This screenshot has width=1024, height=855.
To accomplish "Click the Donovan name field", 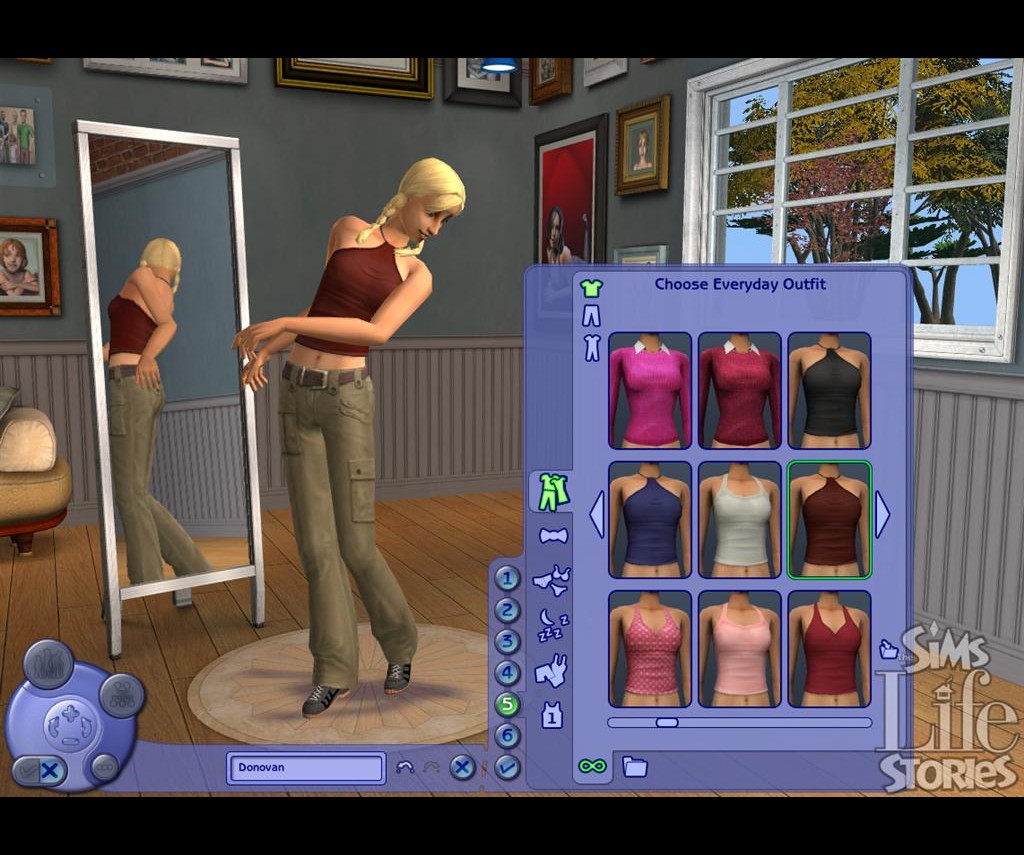I will click(x=306, y=768).
